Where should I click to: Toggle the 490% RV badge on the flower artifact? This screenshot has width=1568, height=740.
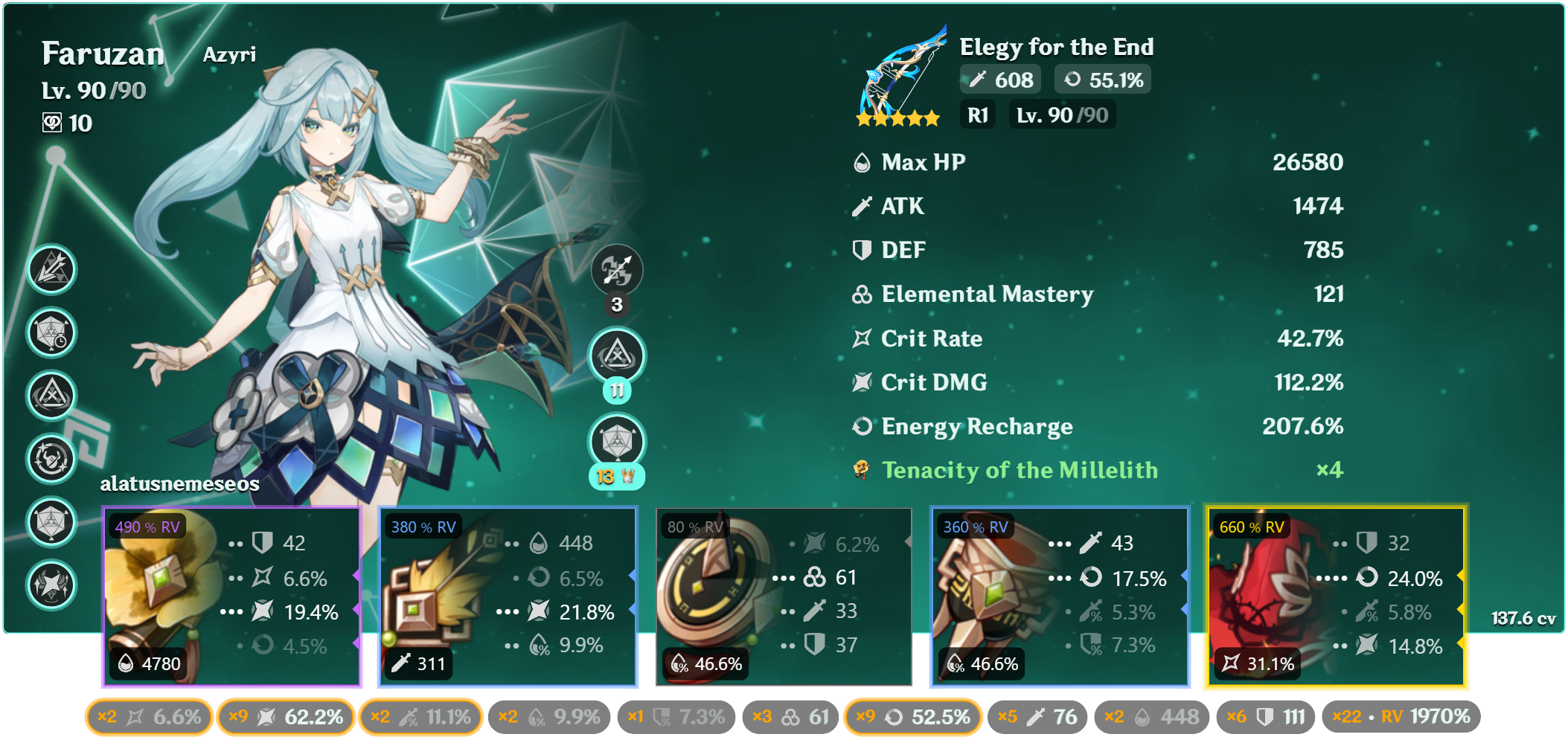145,527
